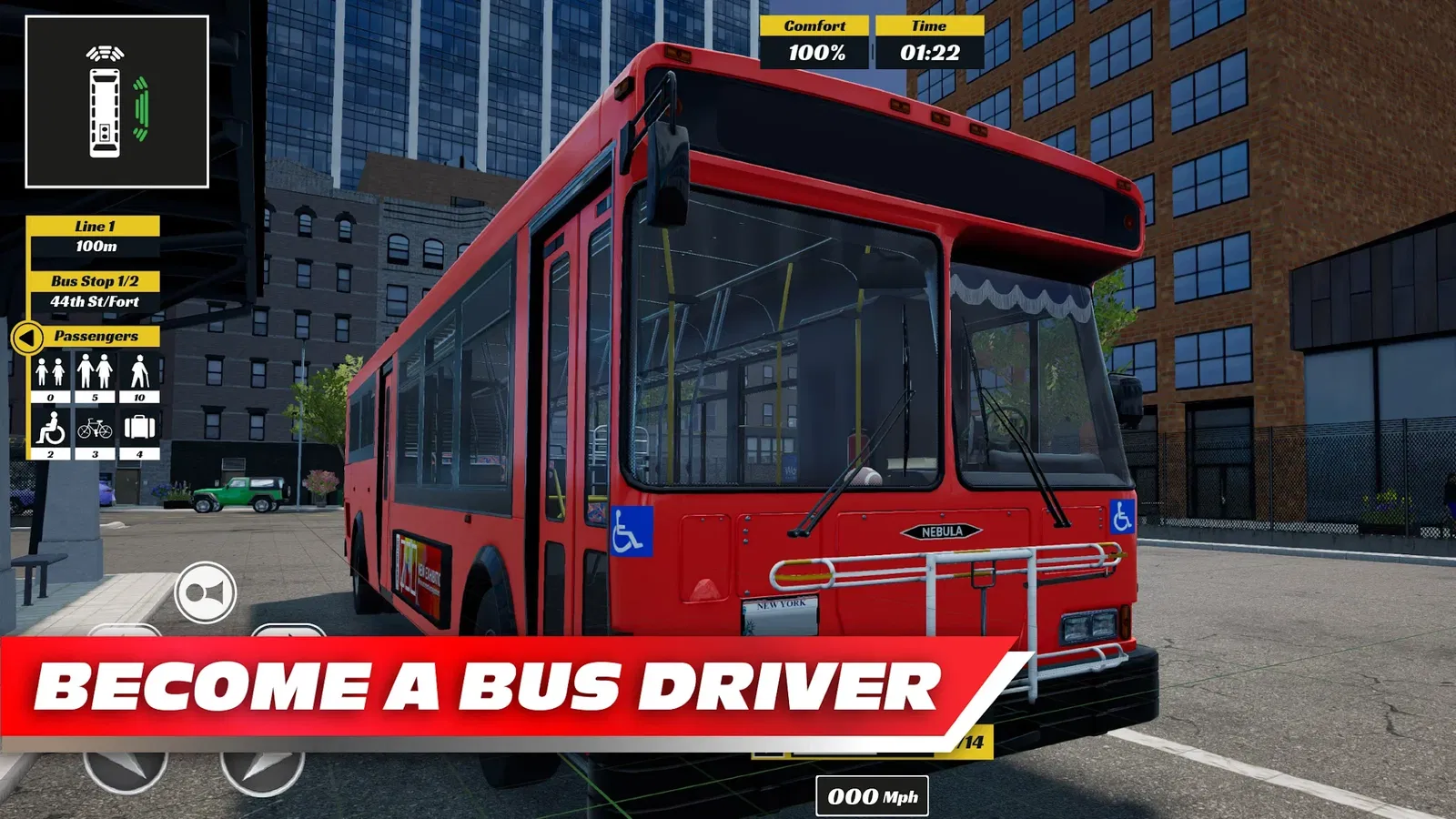Tap the bicycle passenger icon

[95, 427]
